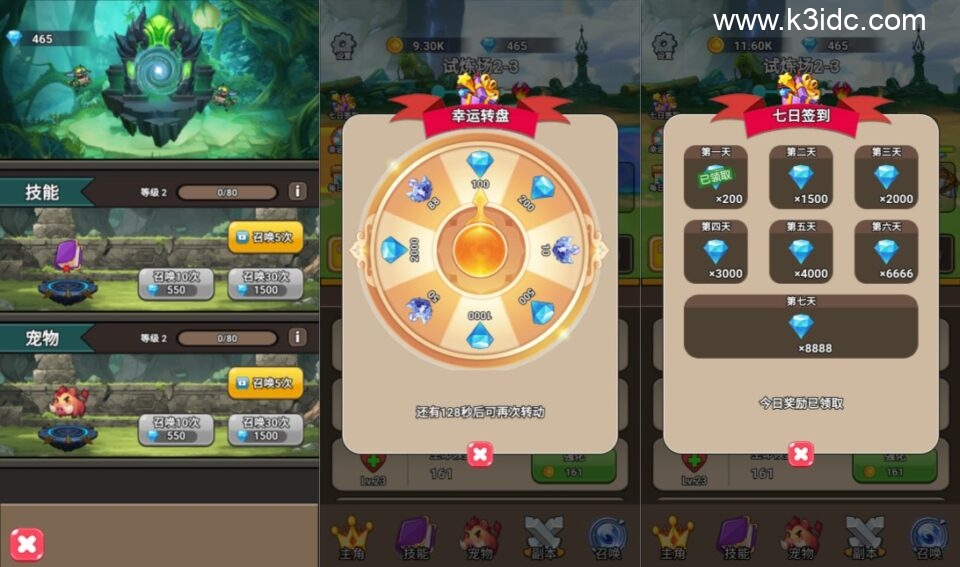Select the 第二天 ×1500 diamond reward
The width and height of the screenshot is (960, 567).
pos(800,177)
